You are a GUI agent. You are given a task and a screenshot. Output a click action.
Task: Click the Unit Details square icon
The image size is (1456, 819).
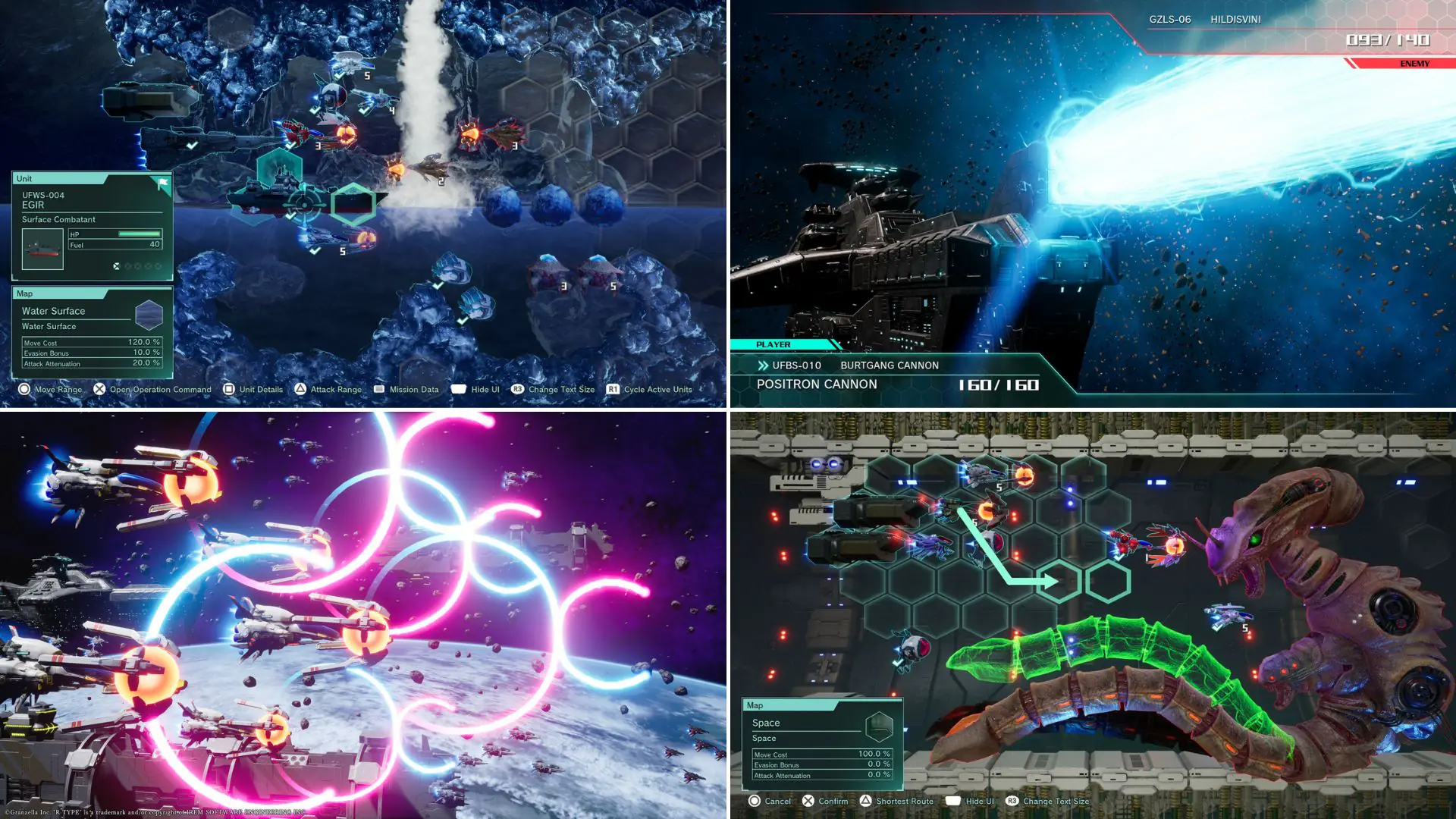point(229,389)
